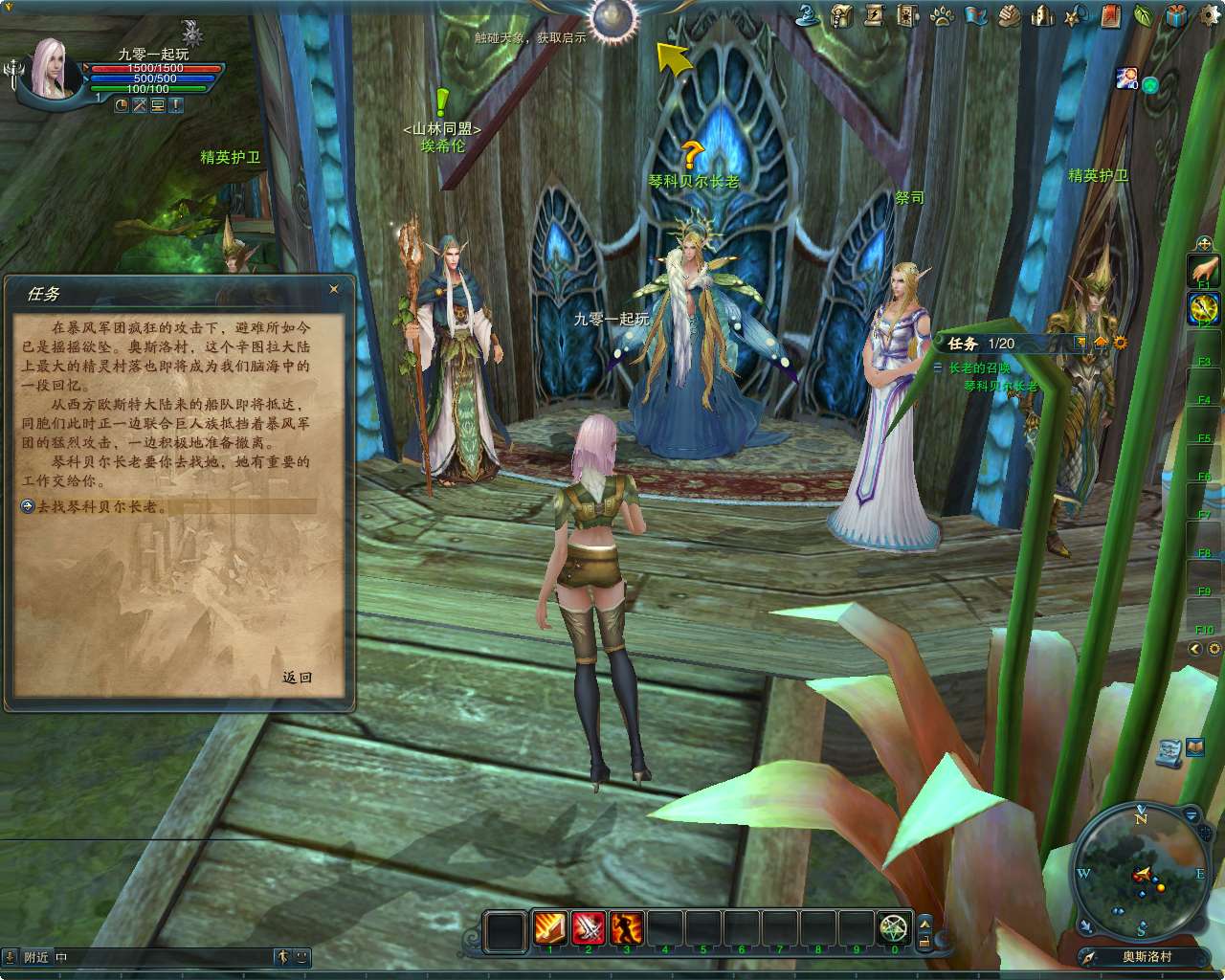Click the 长老的召唤 quest entry
Screen dimensions: 1225x980
pos(980,367)
